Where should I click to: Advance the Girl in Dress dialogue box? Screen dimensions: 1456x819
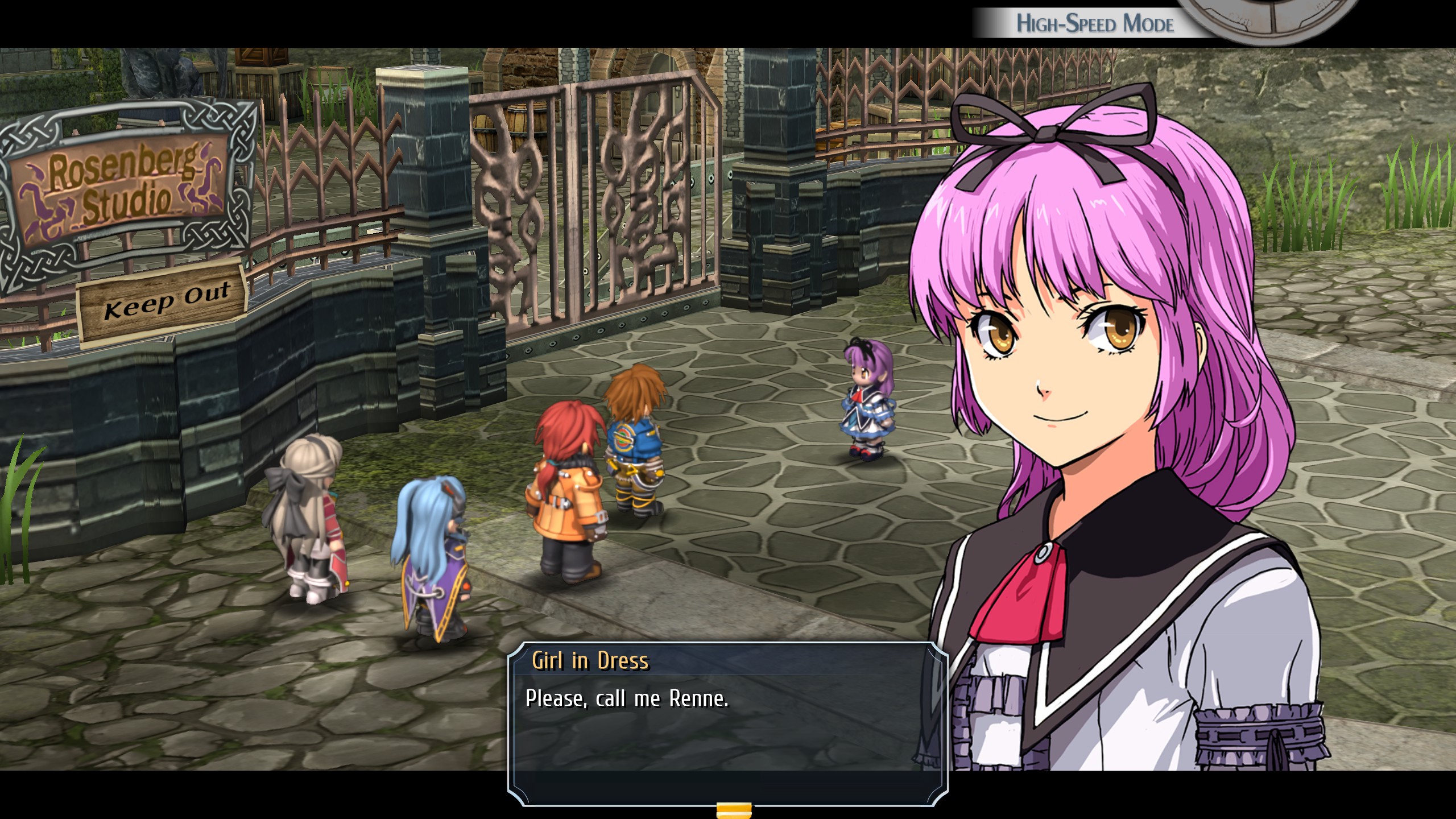pos(727,723)
